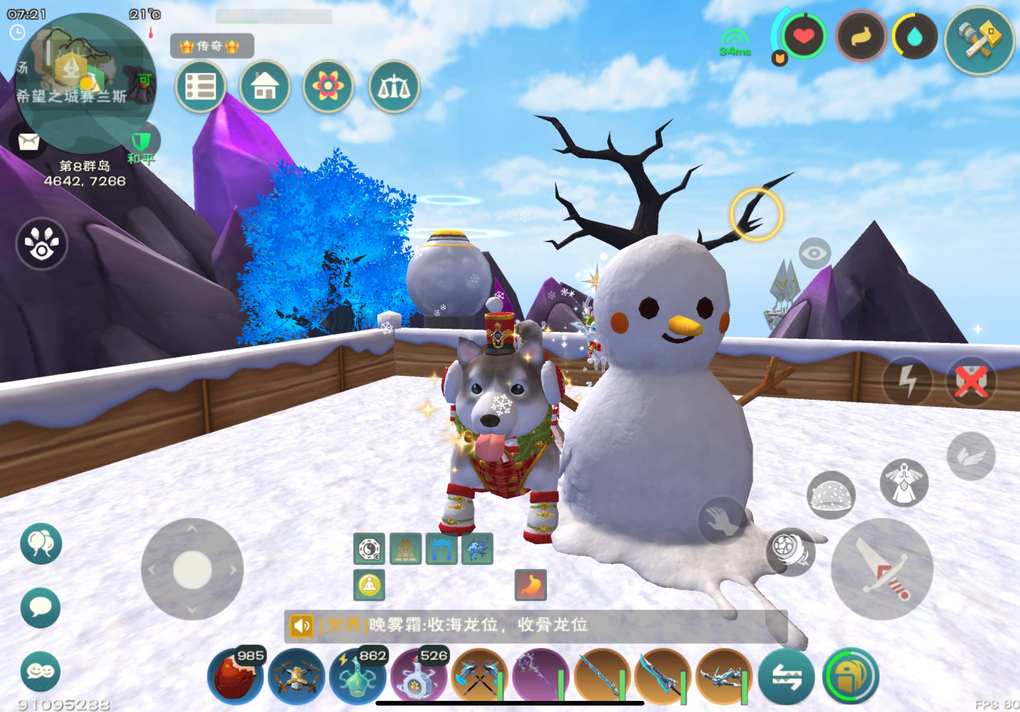Toggle the eye visibility button
1020x712 pixels.
(x=815, y=254)
